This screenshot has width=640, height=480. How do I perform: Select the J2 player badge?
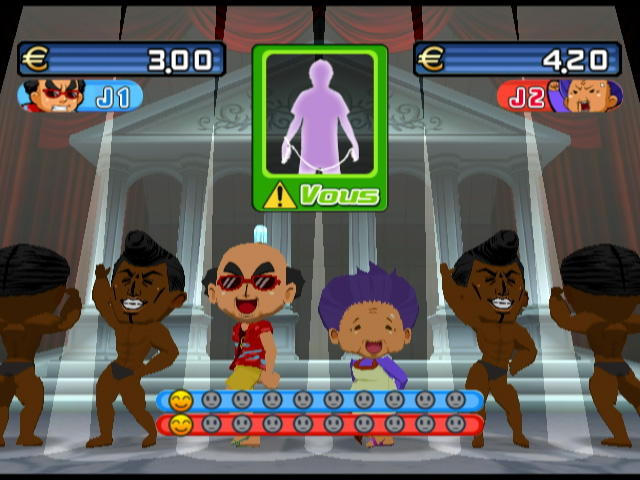pos(558,97)
